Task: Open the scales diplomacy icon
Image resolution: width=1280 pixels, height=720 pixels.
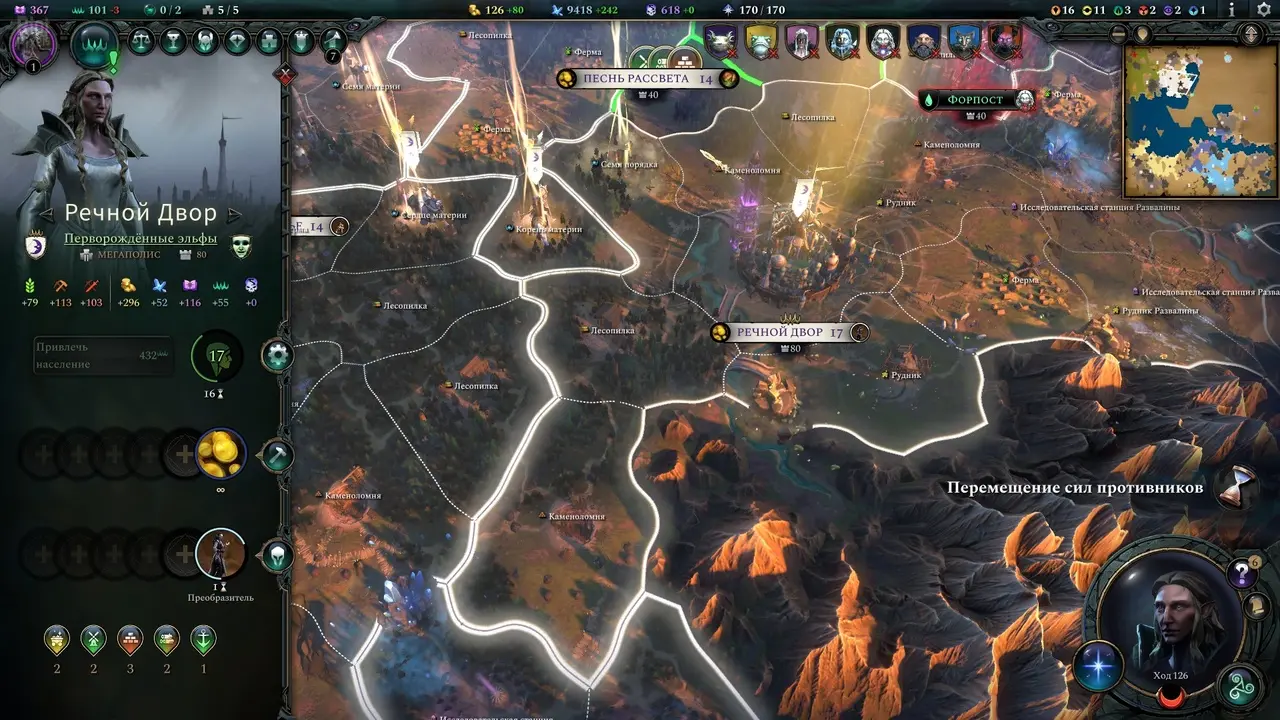Action: 142,42
